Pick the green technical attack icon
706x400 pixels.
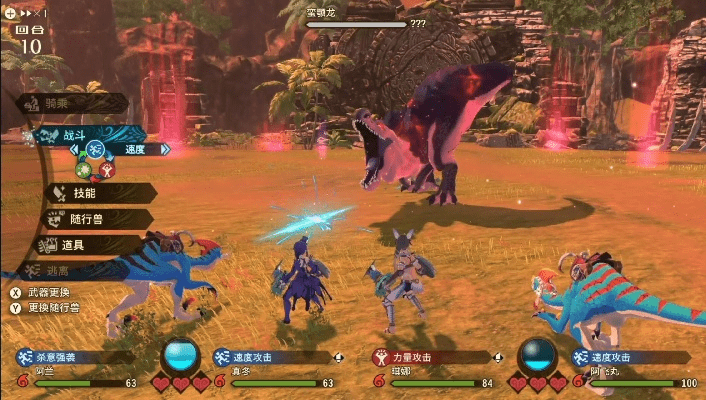pyautogui.click(x=85, y=169)
